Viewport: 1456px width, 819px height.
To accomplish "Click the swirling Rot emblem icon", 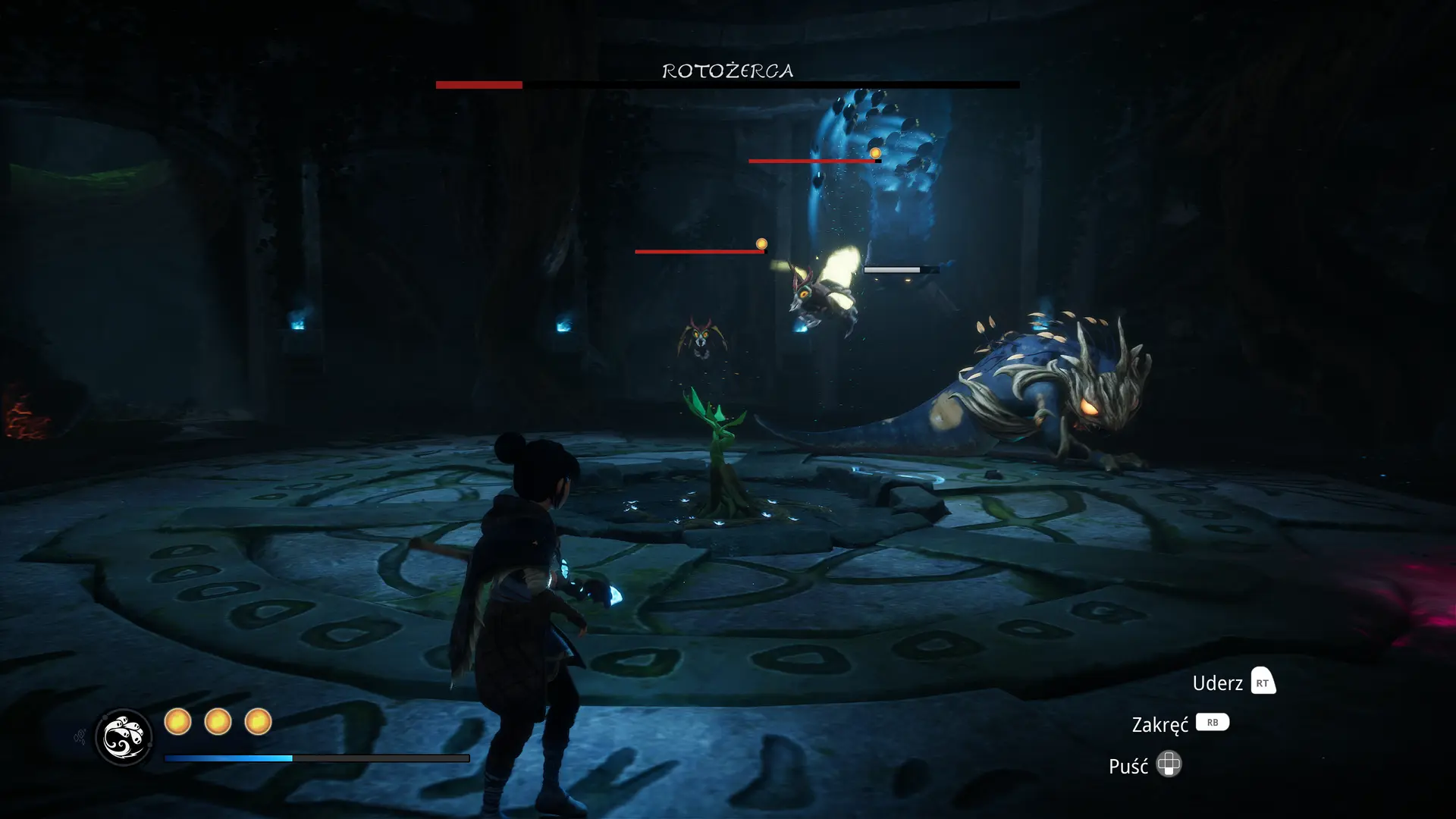I will click(x=124, y=737).
